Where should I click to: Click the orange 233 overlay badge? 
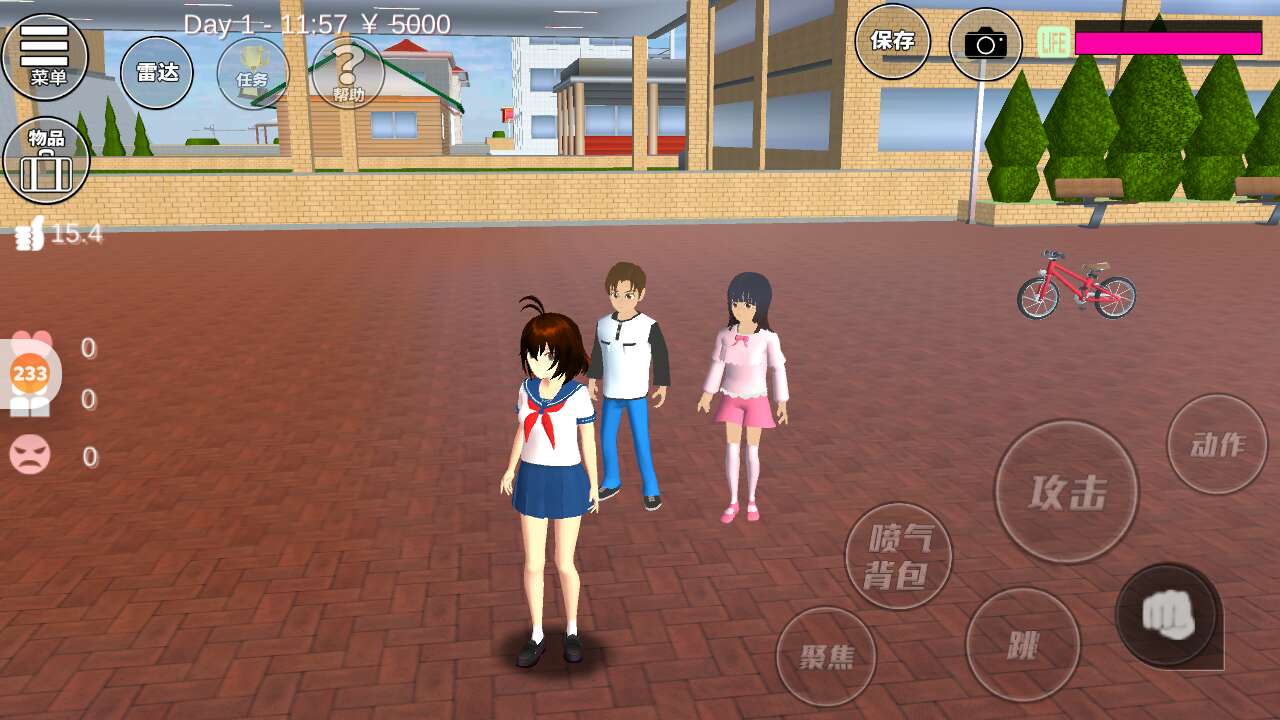pyautogui.click(x=30, y=374)
